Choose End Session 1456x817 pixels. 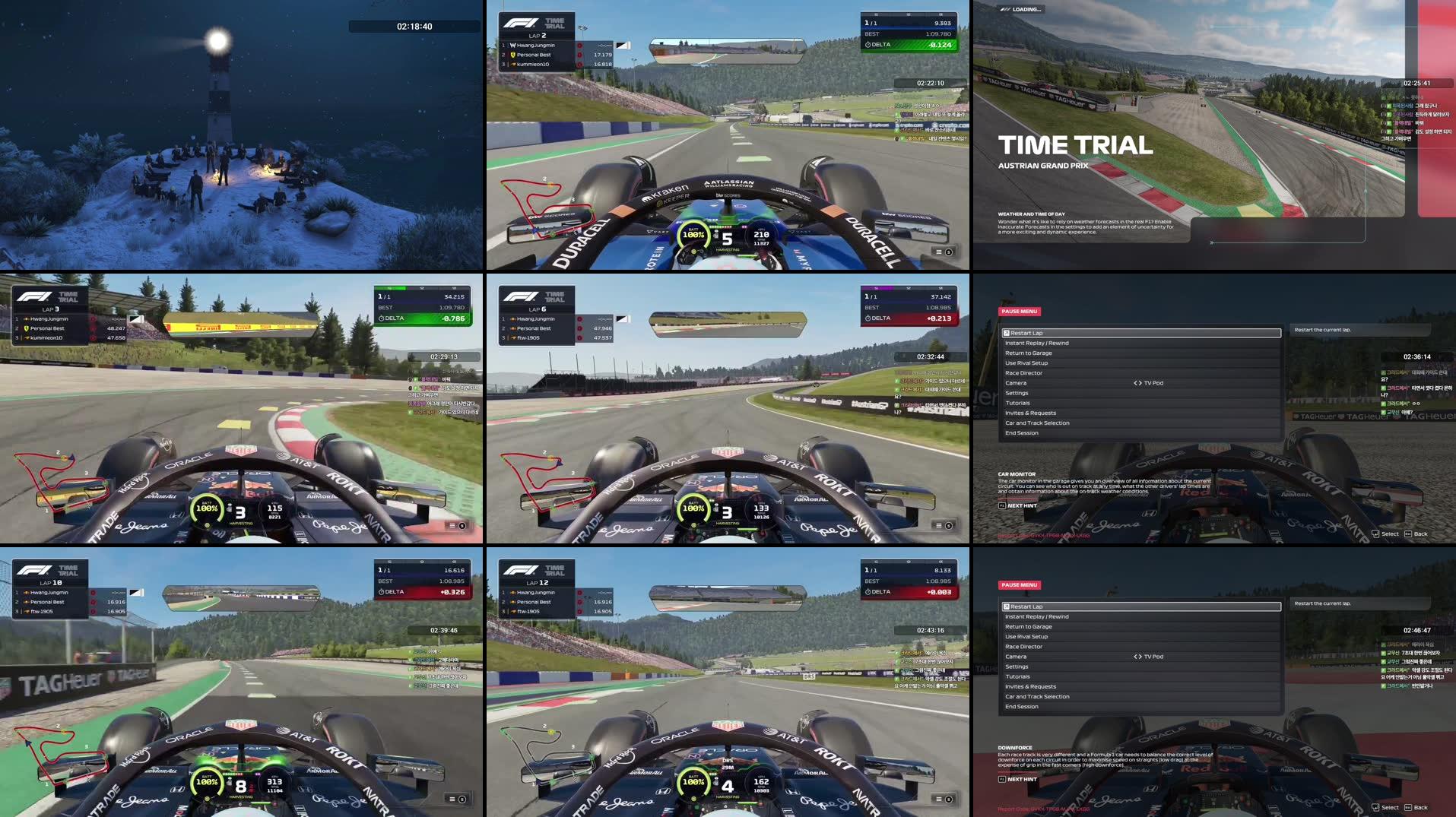pyautogui.click(x=1022, y=432)
